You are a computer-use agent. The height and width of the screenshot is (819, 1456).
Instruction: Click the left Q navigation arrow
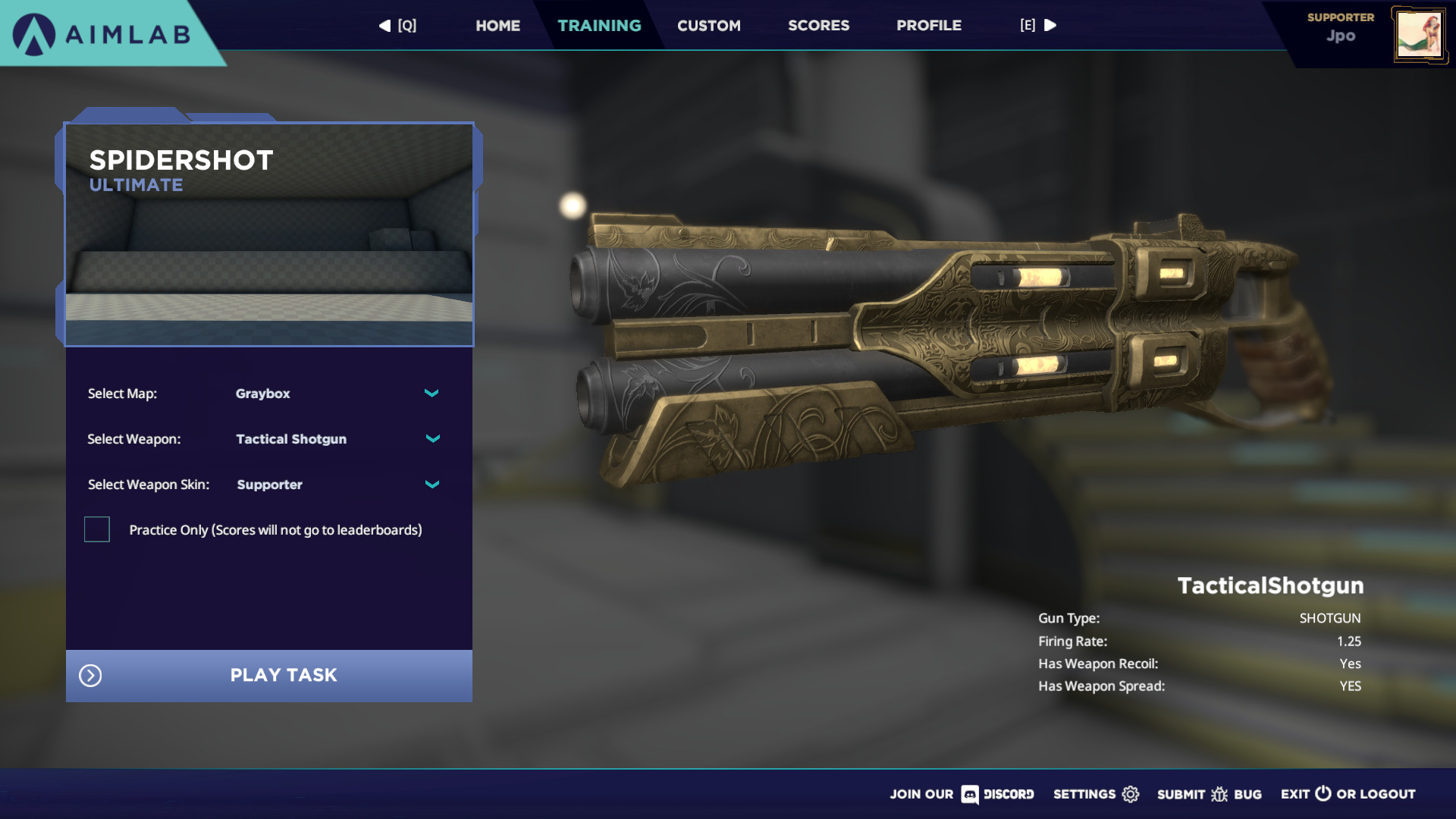(384, 25)
